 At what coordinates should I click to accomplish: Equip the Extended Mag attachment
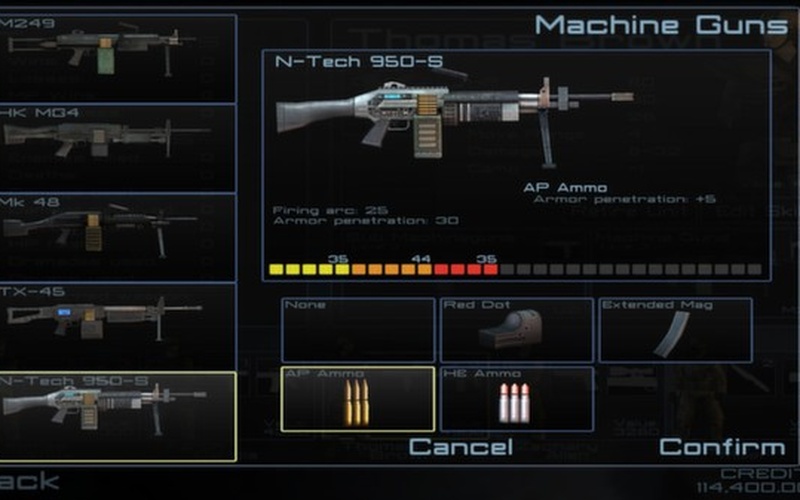coord(675,330)
